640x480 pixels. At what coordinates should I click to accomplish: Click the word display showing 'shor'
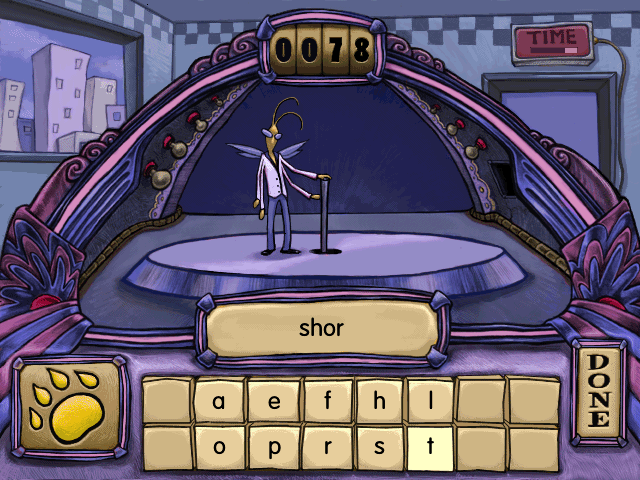tap(321, 327)
